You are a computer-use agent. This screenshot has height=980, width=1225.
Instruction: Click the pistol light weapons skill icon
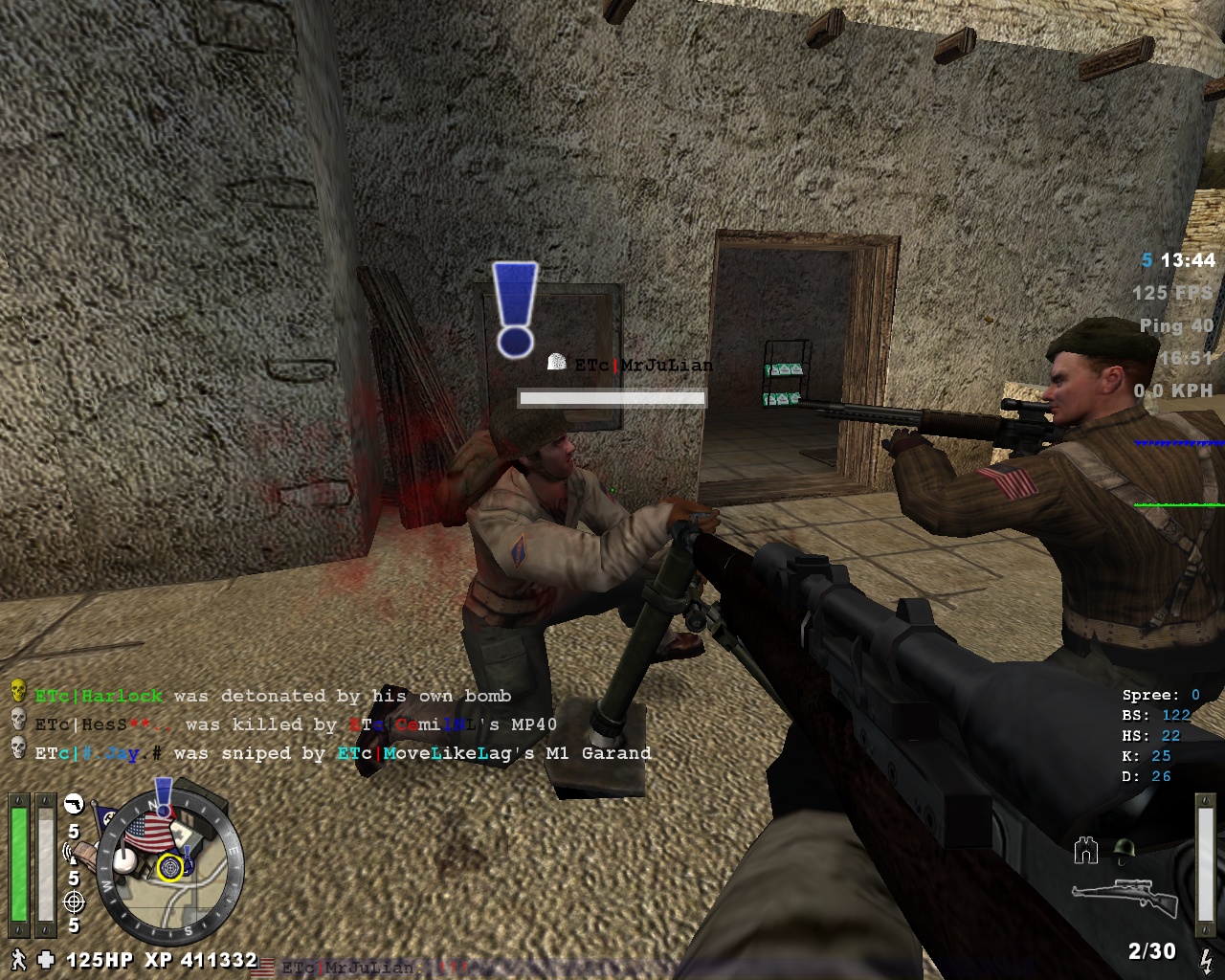click(x=74, y=804)
